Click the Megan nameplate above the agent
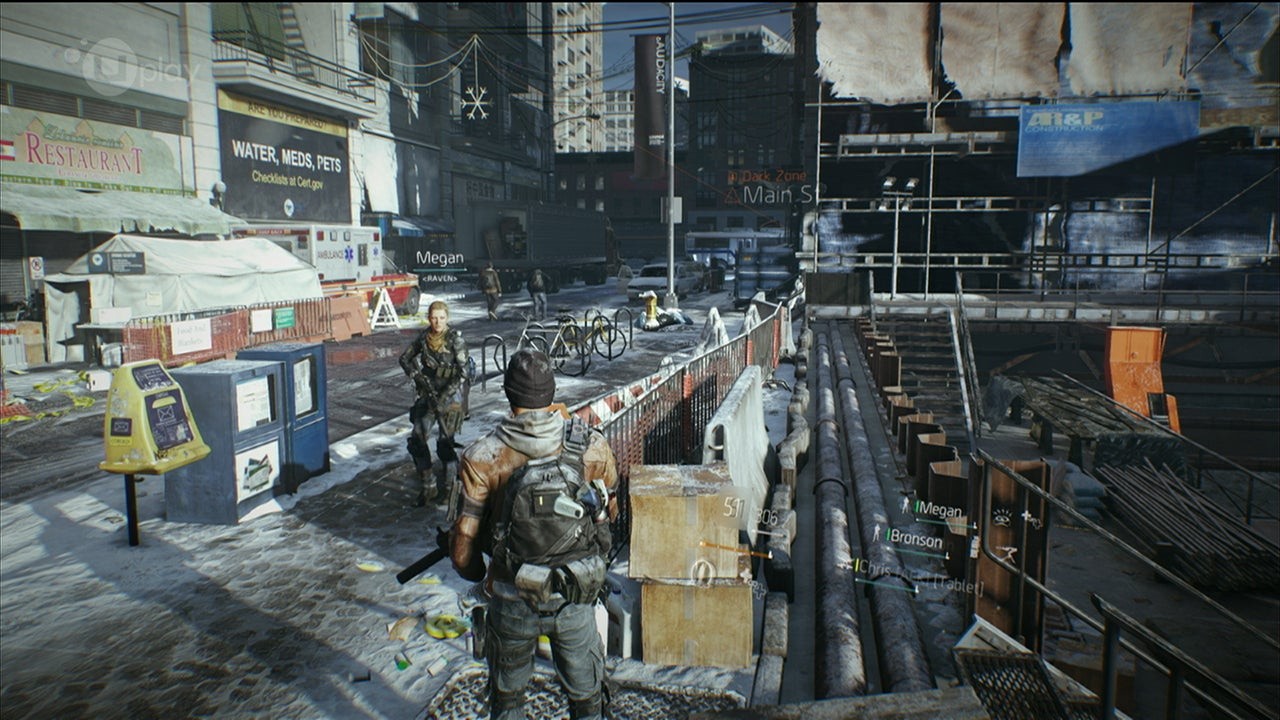 tap(440, 258)
